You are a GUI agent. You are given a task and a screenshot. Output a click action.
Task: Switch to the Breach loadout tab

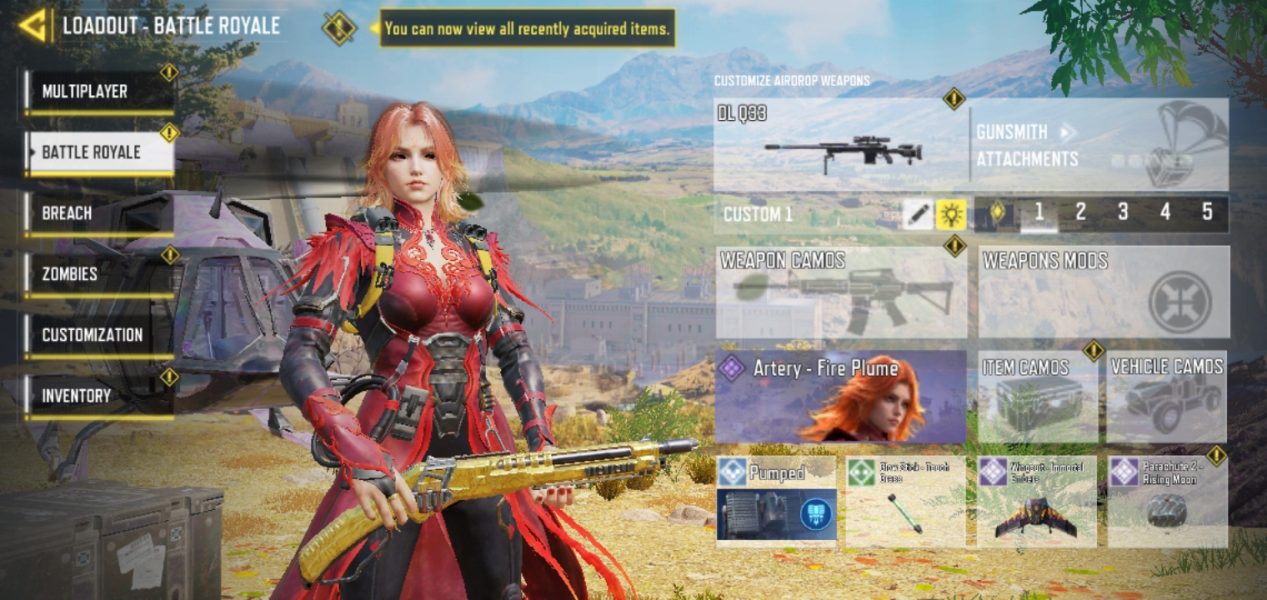pos(99,213)
